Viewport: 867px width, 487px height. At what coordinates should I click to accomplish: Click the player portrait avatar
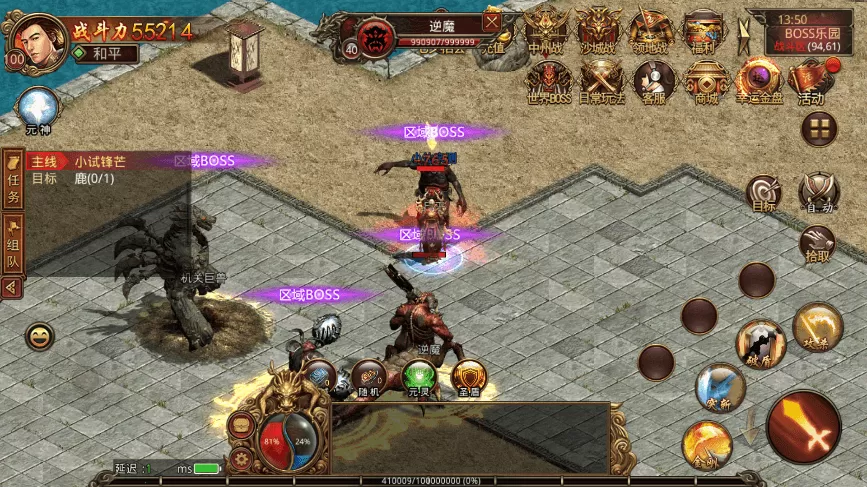point(36,40)
